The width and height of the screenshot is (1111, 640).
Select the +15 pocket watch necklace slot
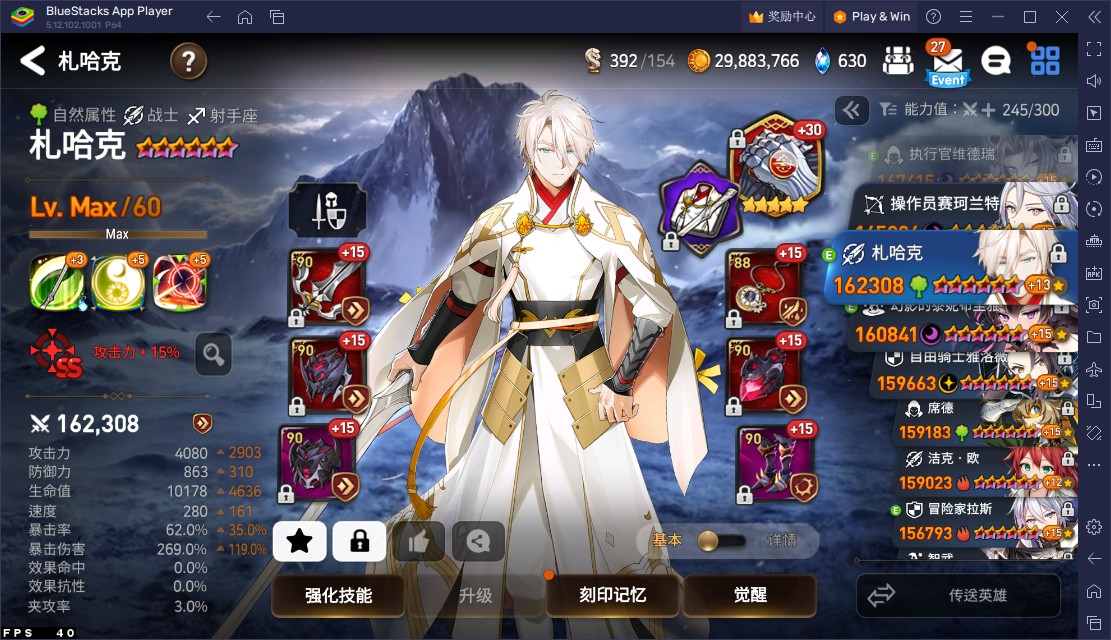(765, 285)
